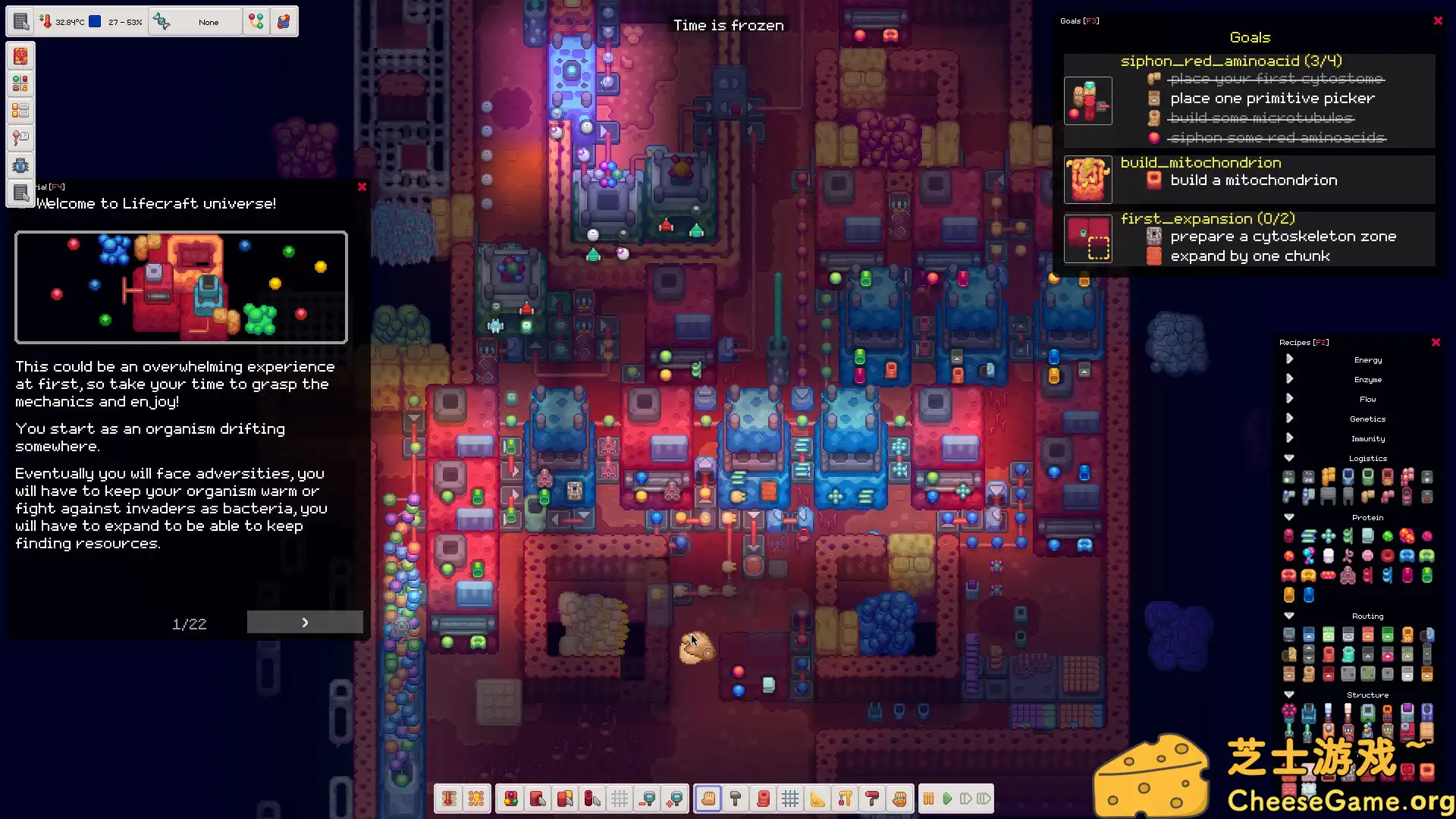
Task: Open the ruler measuring tool
Action: [x=817, y=799]
